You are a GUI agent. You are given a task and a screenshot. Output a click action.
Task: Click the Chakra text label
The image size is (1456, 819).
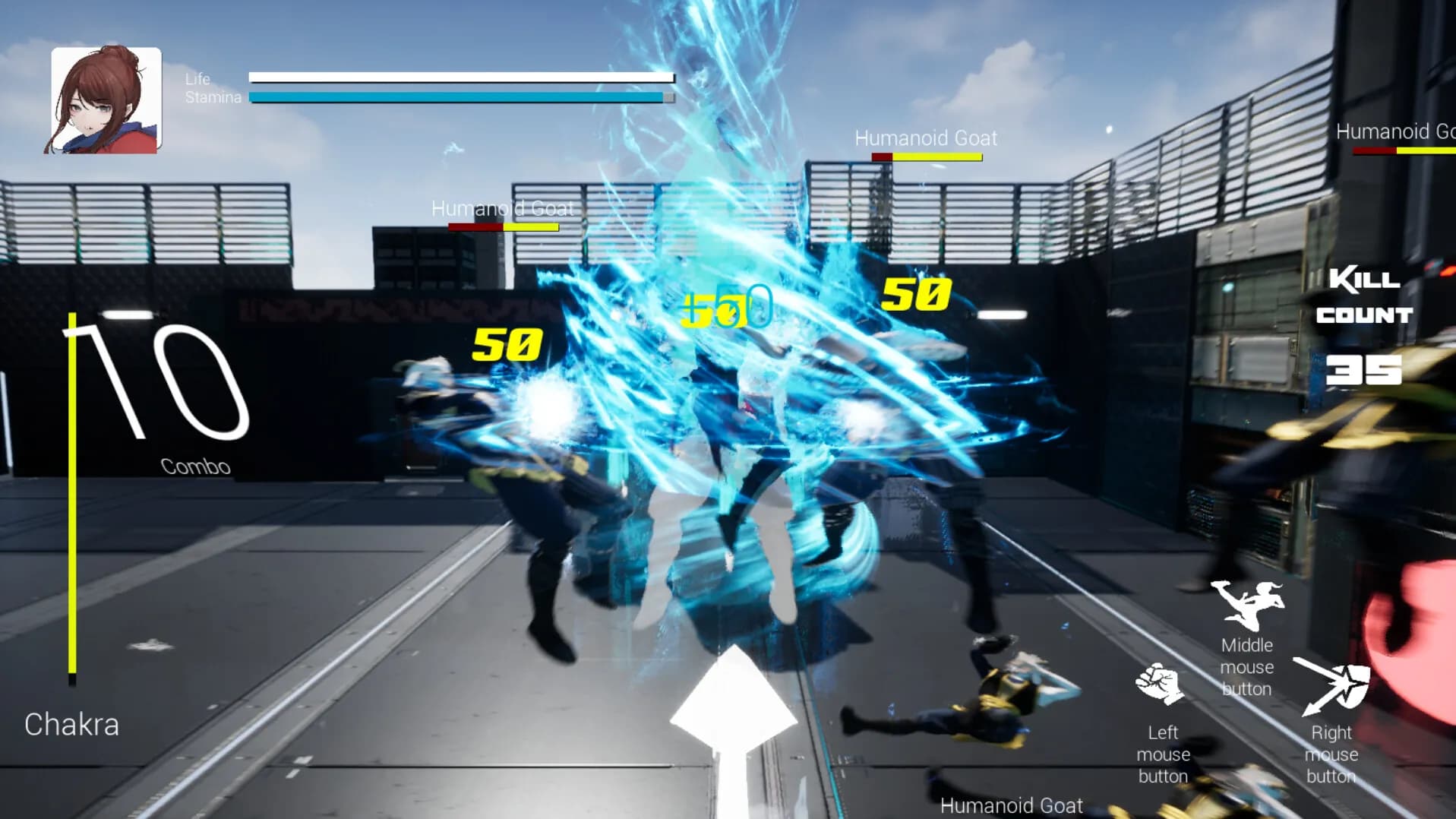coord(72,724)
